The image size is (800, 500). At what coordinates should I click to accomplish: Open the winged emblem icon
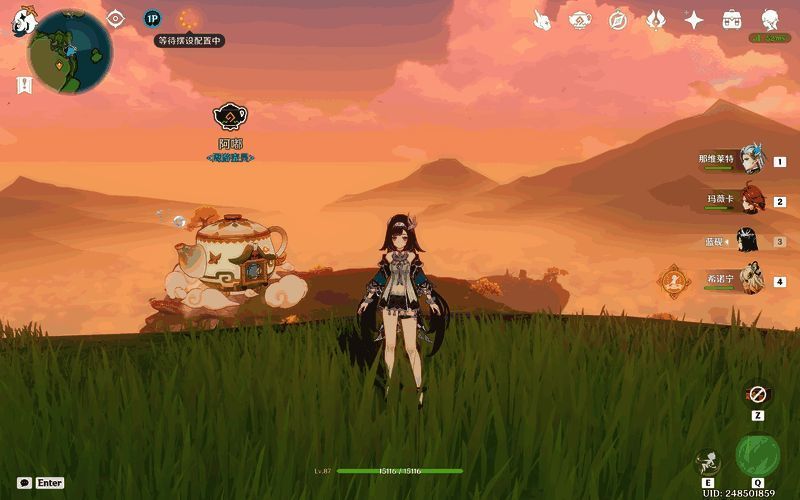coord(656,19)
